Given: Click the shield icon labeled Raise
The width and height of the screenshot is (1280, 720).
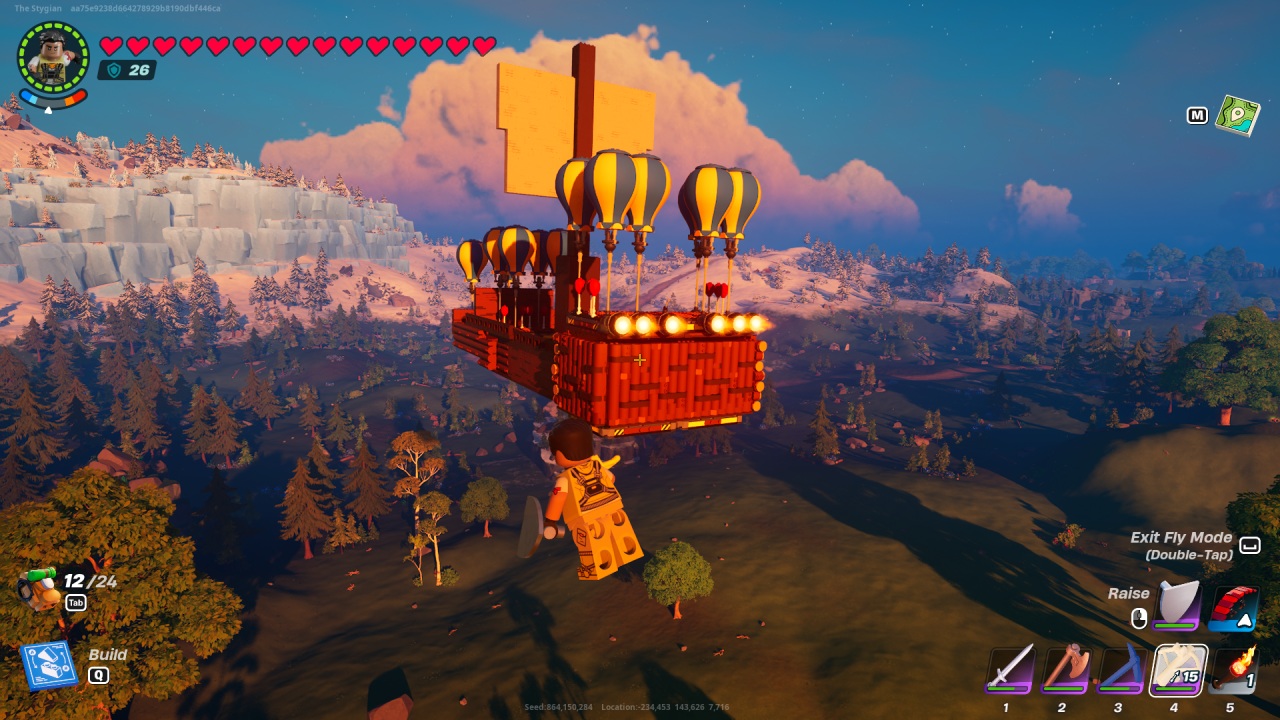Looking at the screenshot, I should (1180, 602).
